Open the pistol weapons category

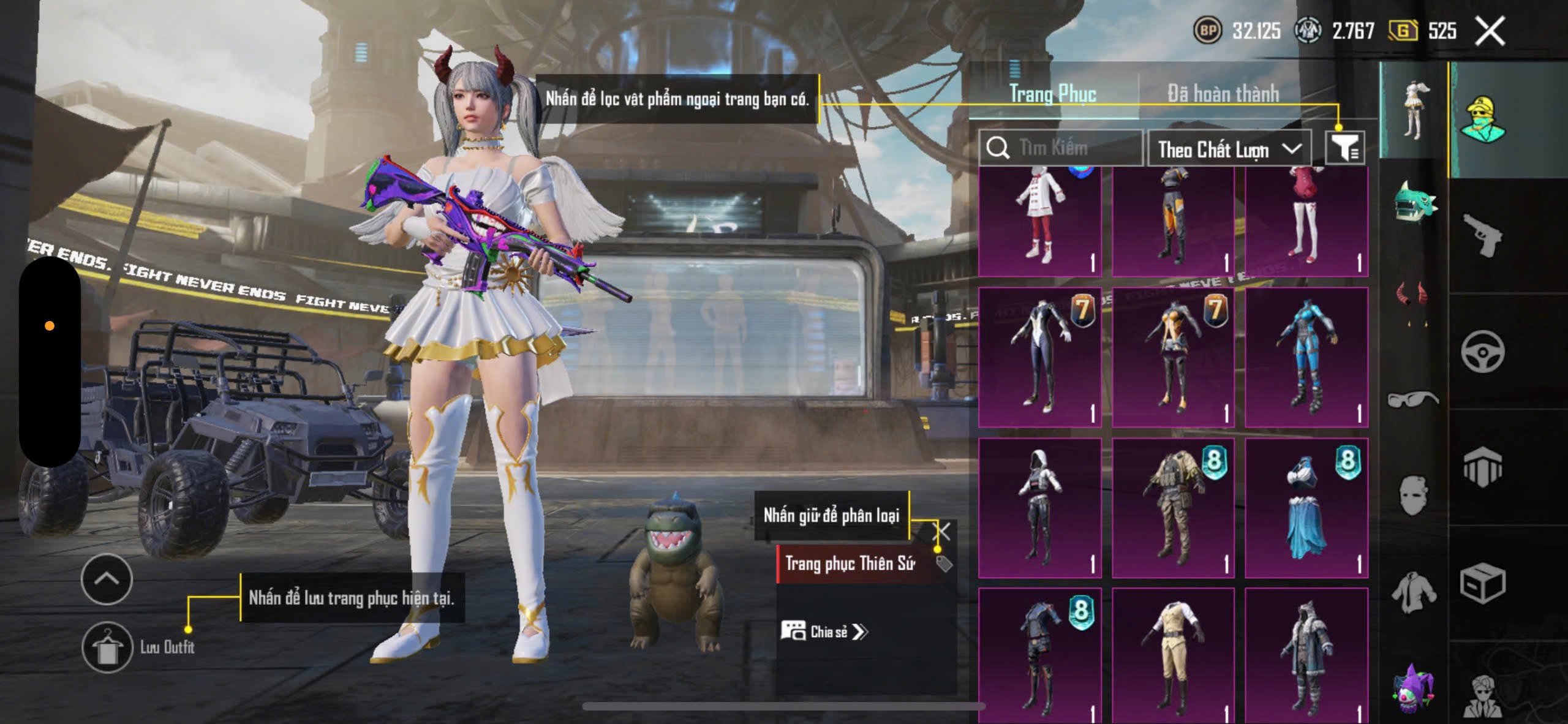point(1482,236)
